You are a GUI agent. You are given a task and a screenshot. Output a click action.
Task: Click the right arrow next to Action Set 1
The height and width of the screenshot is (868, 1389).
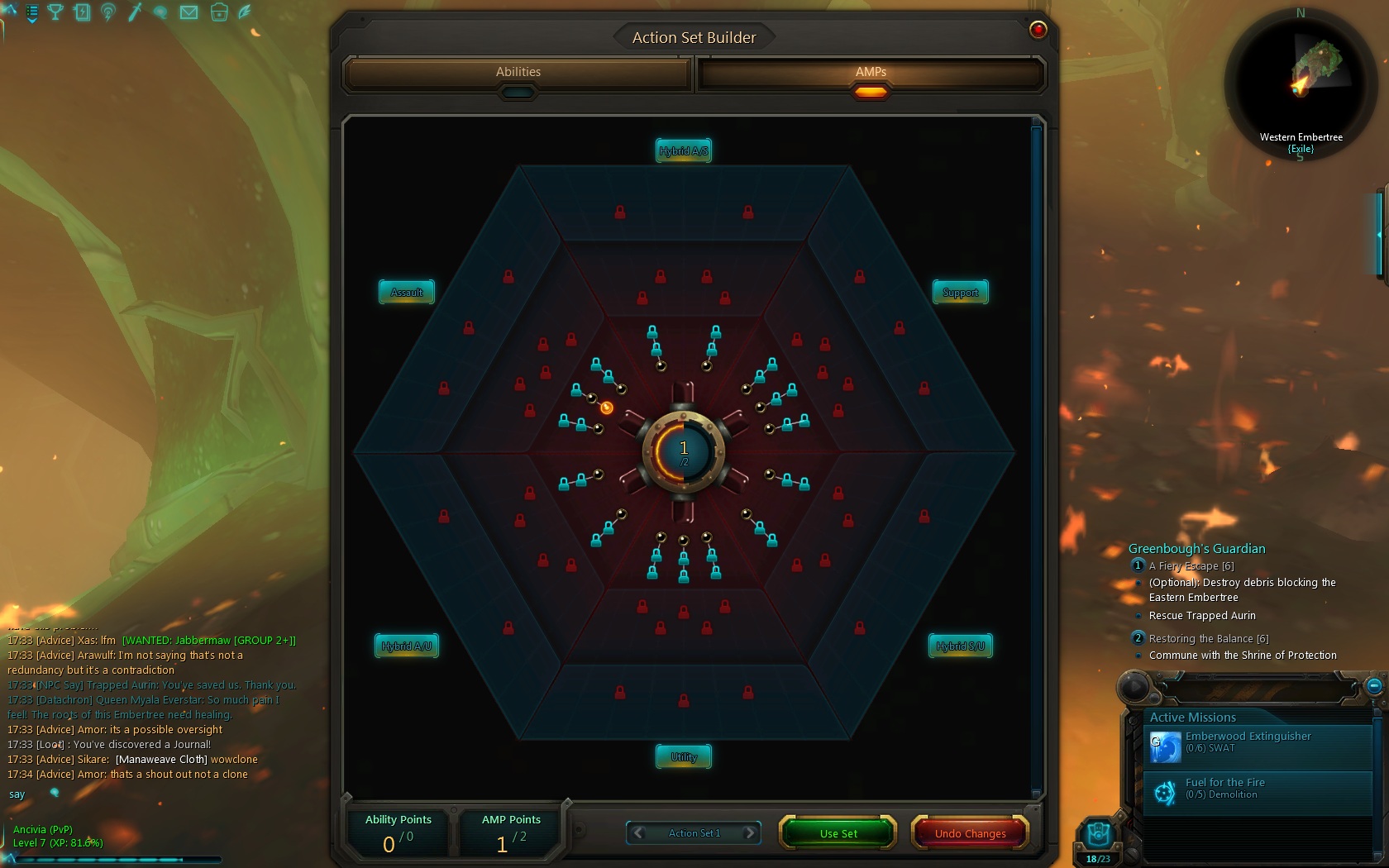click(751, 833)
